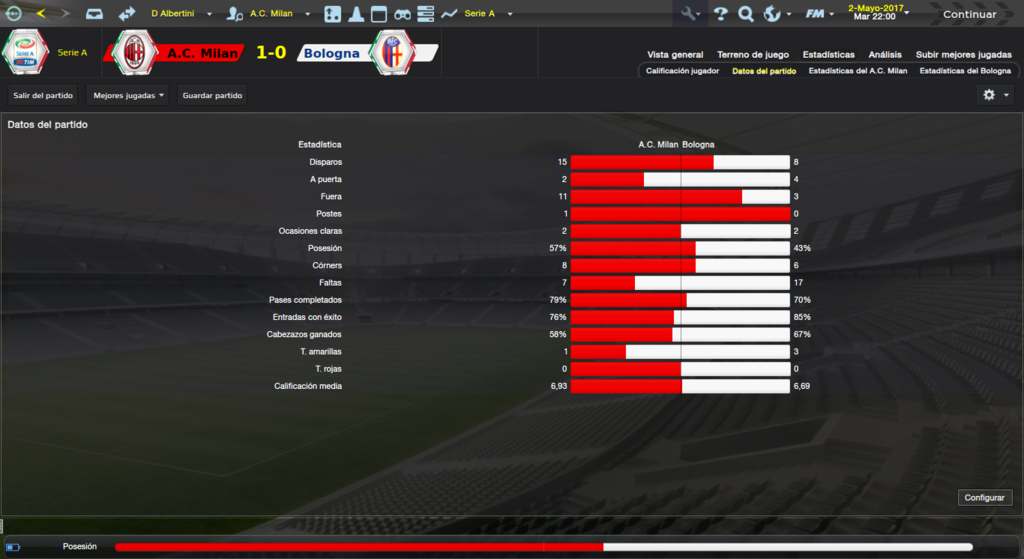Save the match with Guardar partido
1024x559 pixels.
[212, 95]
